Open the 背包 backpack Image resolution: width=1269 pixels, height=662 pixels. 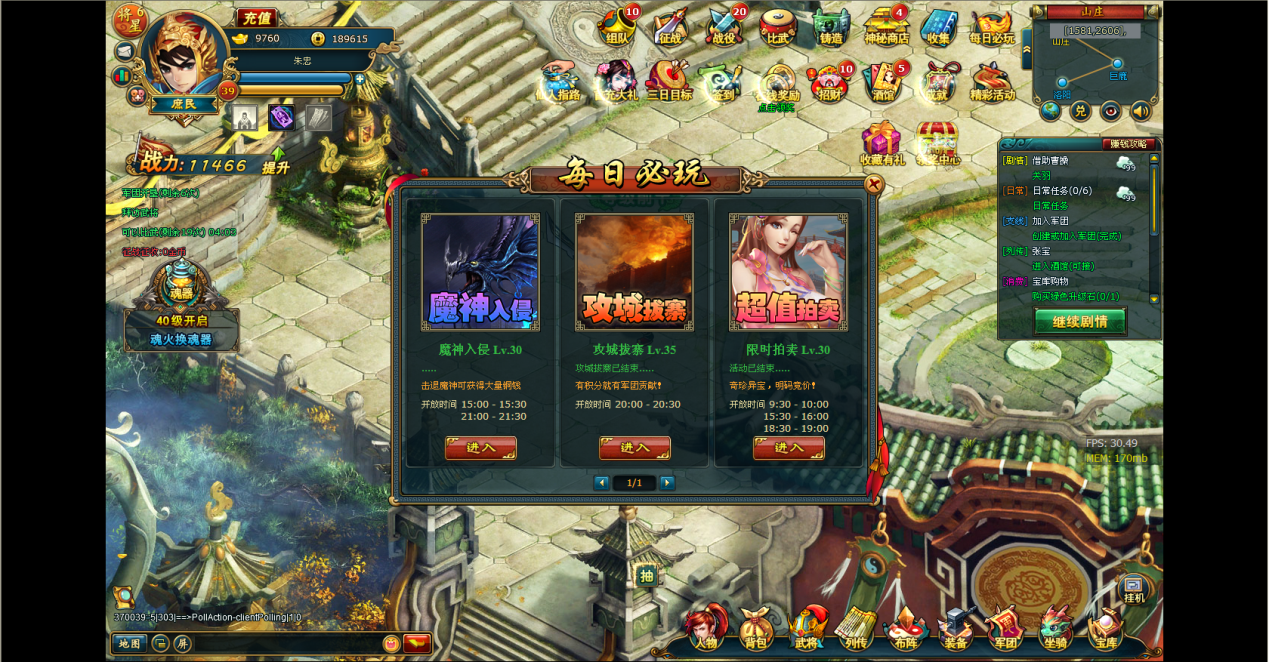(755, 629)
